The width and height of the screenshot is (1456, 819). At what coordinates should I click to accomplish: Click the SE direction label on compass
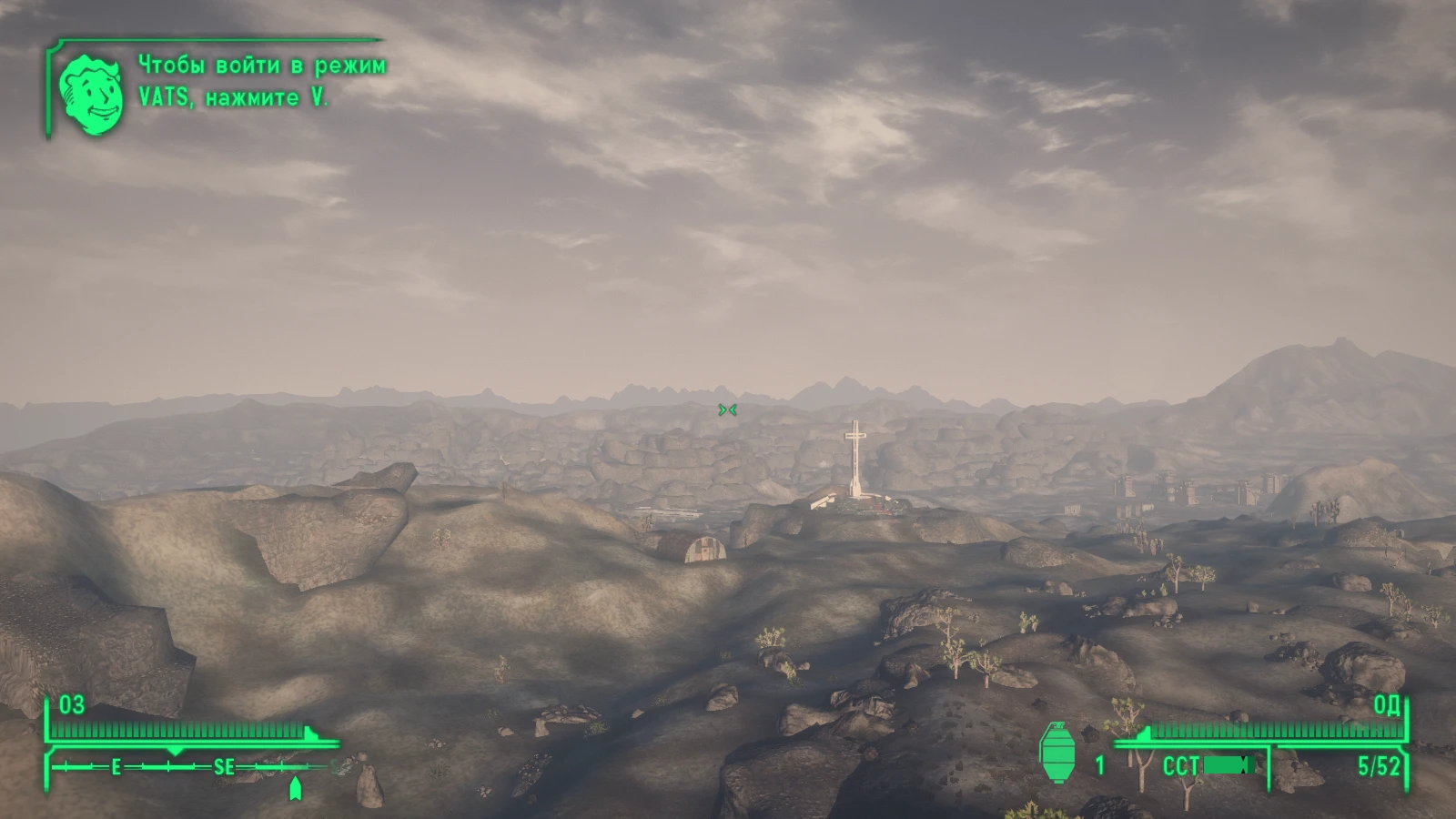click(x=224, y=767)
